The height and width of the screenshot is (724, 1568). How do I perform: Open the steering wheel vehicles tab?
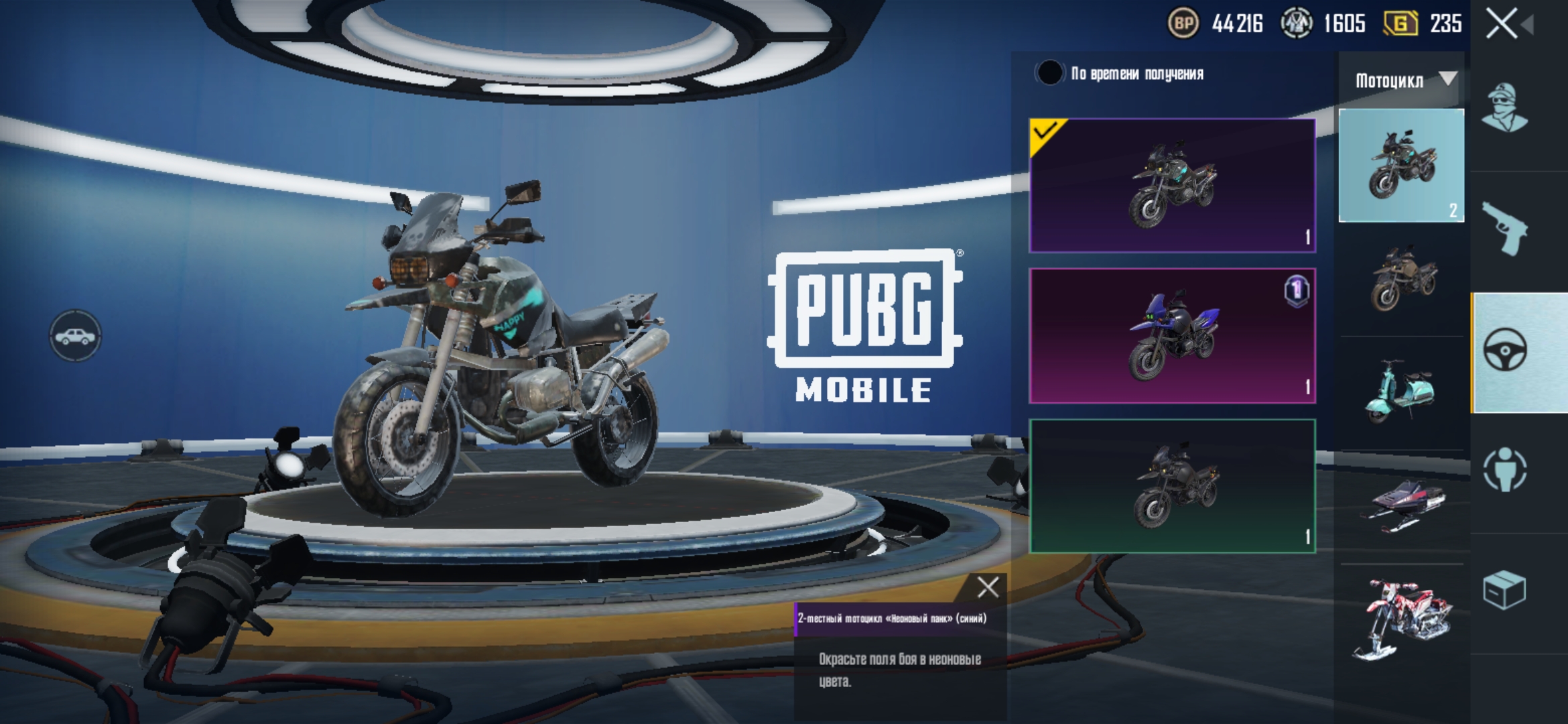(1505, 350)
